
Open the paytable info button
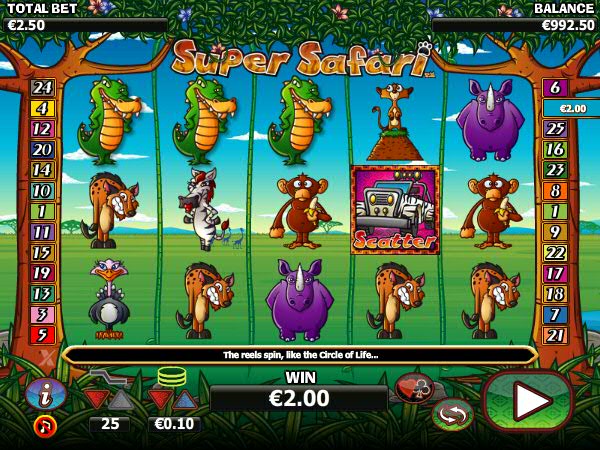click(45, 393)
